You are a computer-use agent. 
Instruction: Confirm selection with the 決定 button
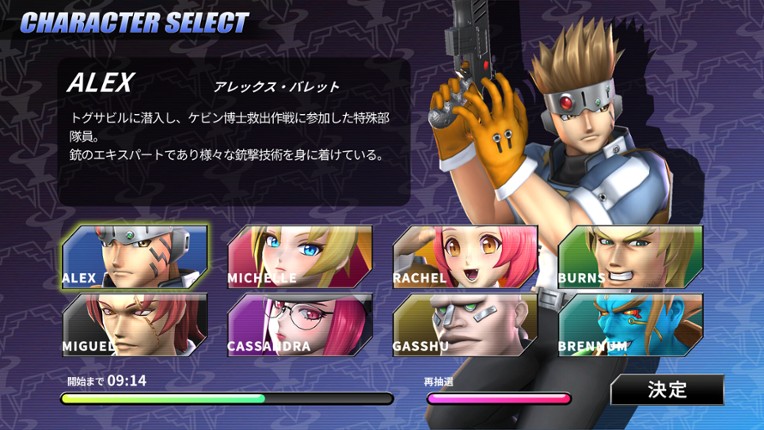tap(667, 390)
